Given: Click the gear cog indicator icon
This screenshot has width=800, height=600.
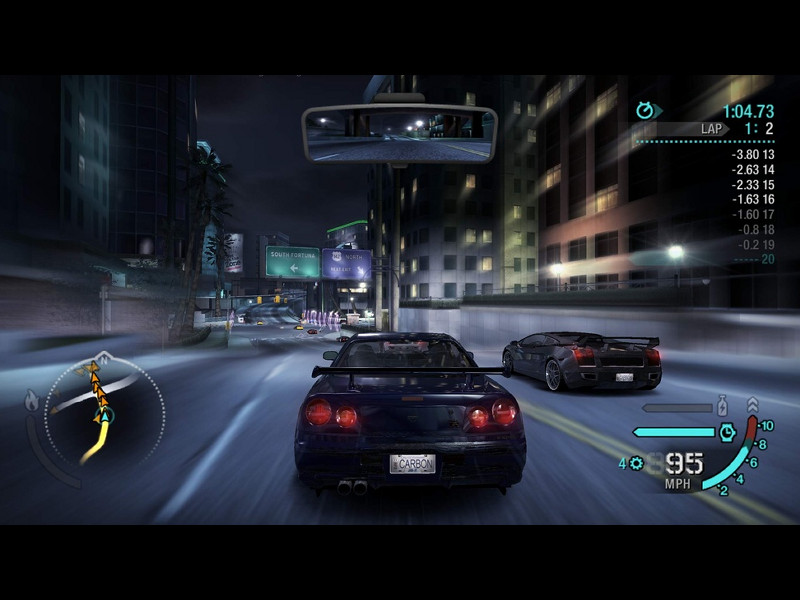Looking at the screenshot, I should click(x=636, y=463).
